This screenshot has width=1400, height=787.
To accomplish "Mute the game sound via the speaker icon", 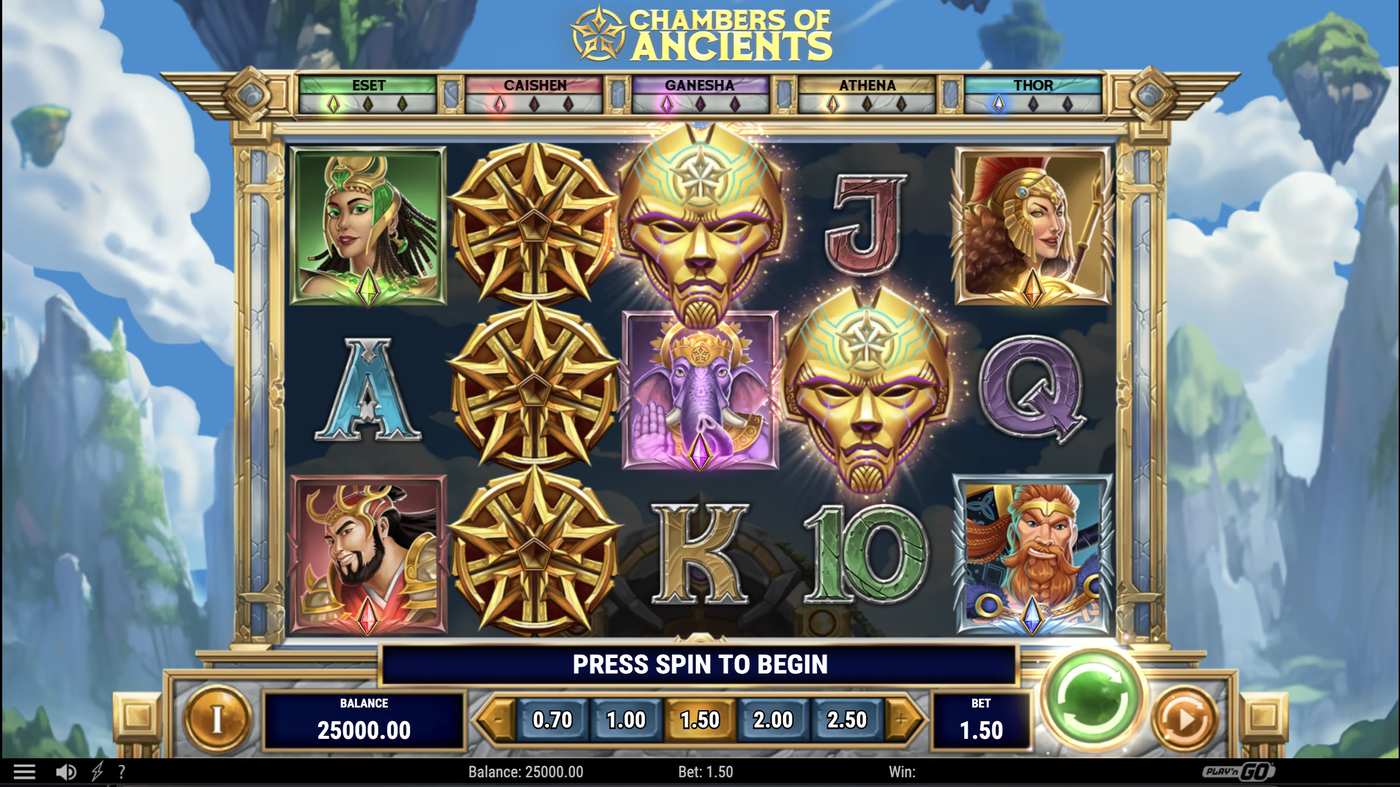I will (x=66, y=770).
